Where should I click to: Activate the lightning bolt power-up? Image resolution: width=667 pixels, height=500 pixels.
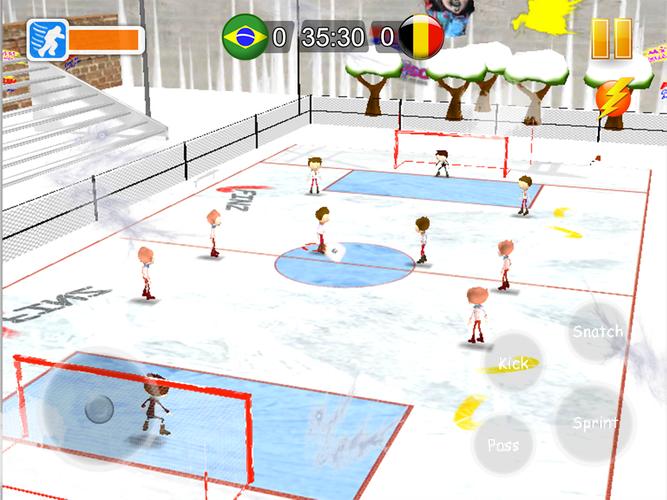pos(614,95)
